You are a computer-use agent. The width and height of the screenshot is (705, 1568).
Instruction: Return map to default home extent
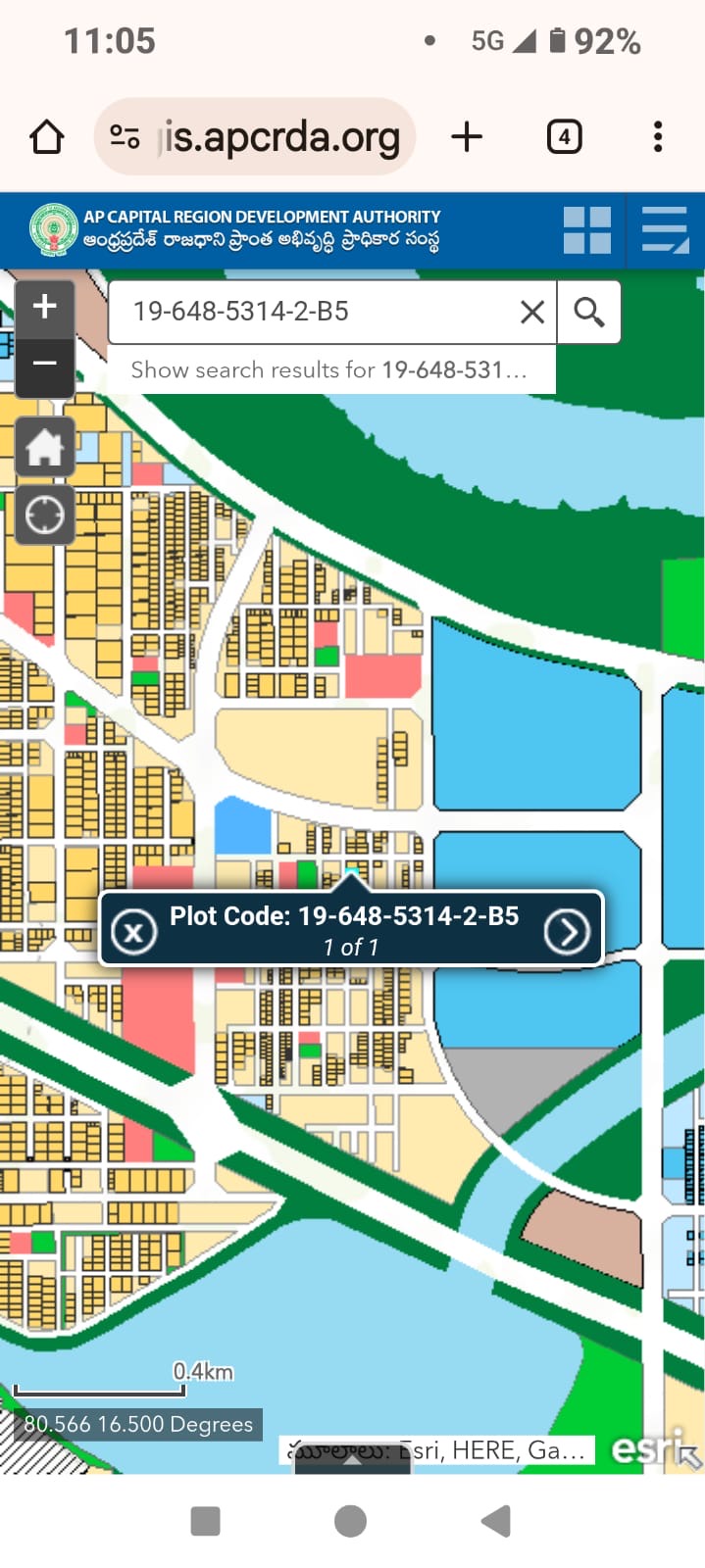click(45, 448)
